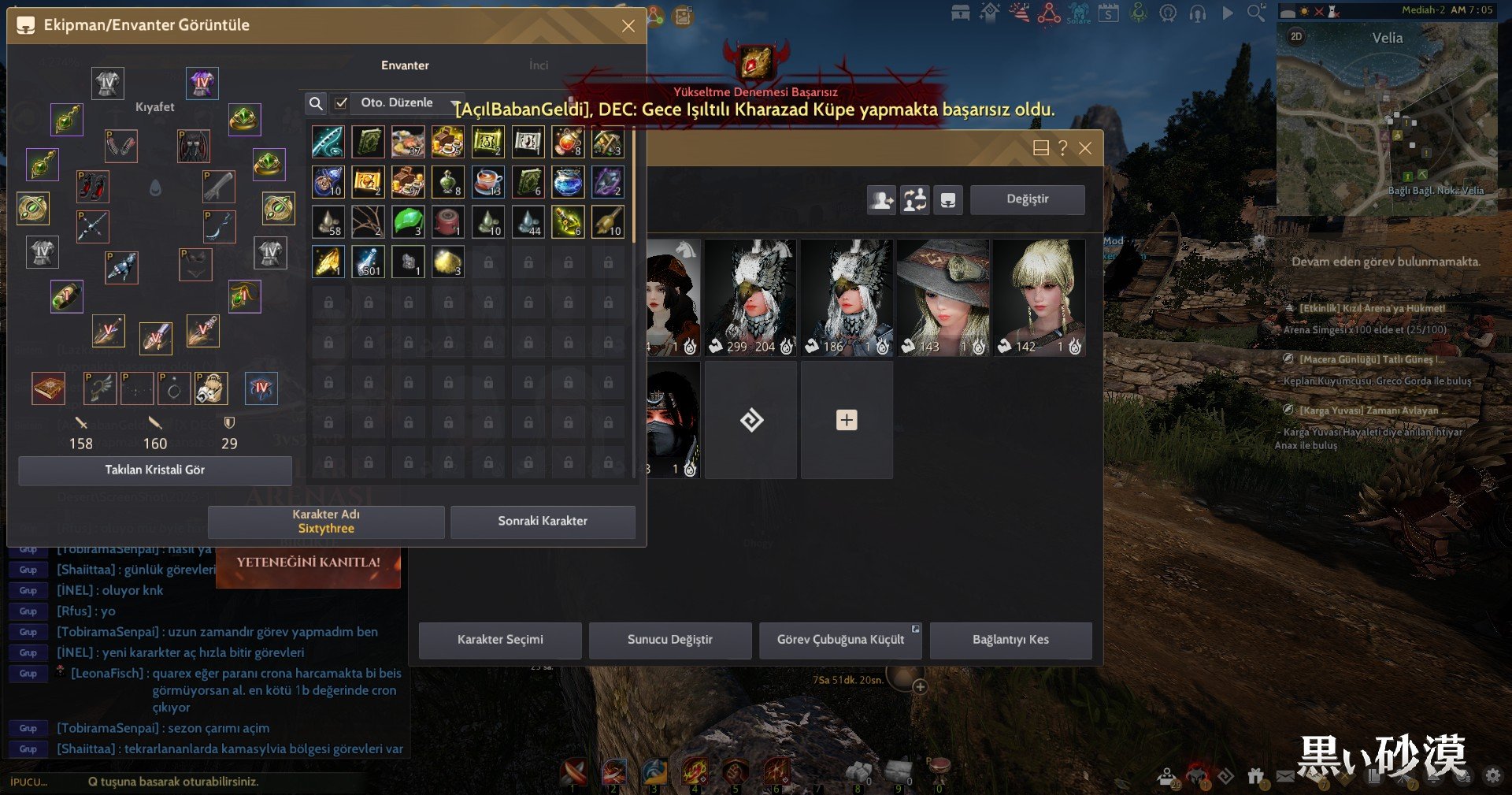Show the Sonraki Karakter
The image size is (1512, 795).
point(543,522)
